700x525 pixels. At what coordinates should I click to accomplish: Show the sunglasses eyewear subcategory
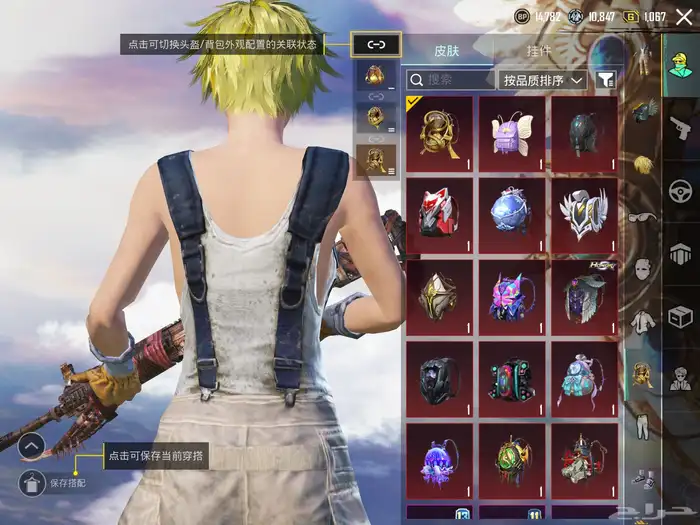(x=641, y=216)
